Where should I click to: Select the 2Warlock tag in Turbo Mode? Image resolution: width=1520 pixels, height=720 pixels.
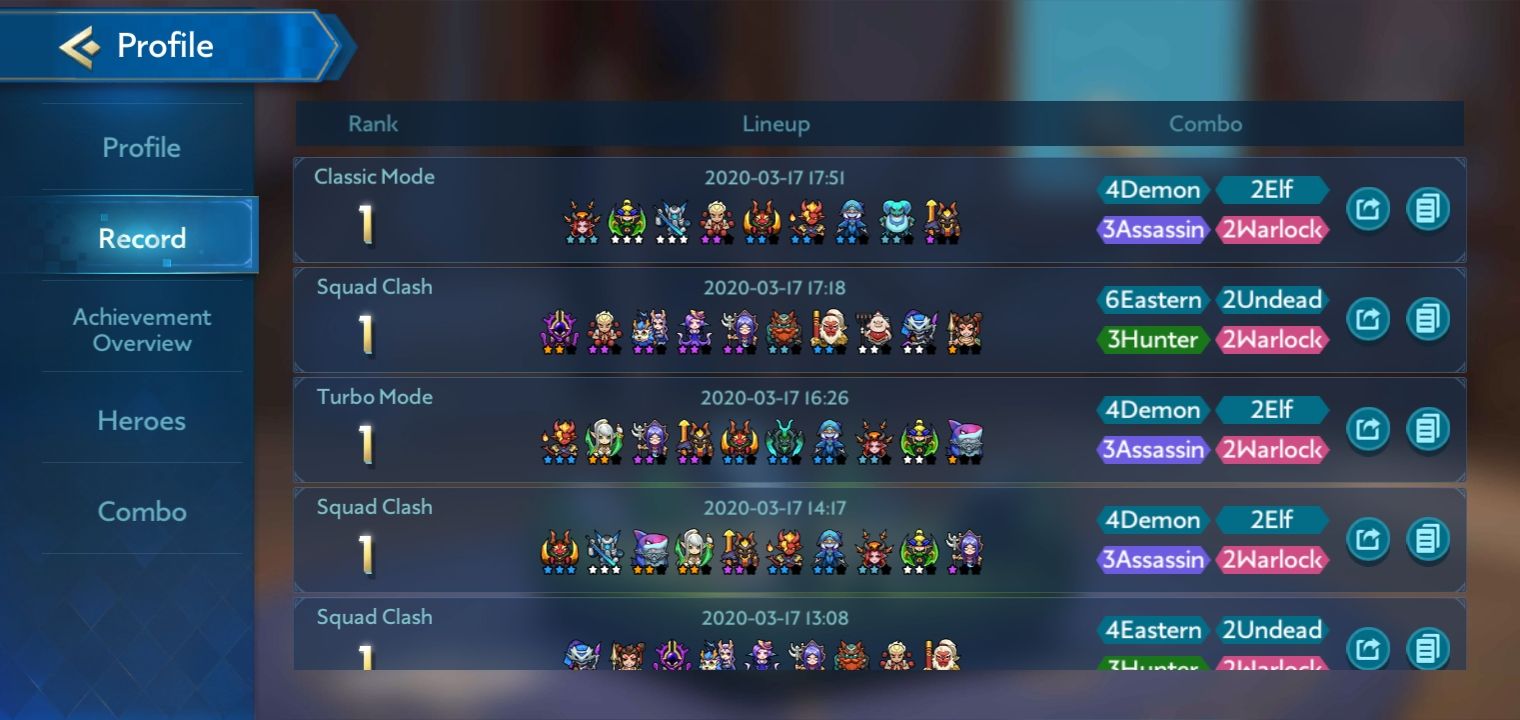(x=1273, y=450)
